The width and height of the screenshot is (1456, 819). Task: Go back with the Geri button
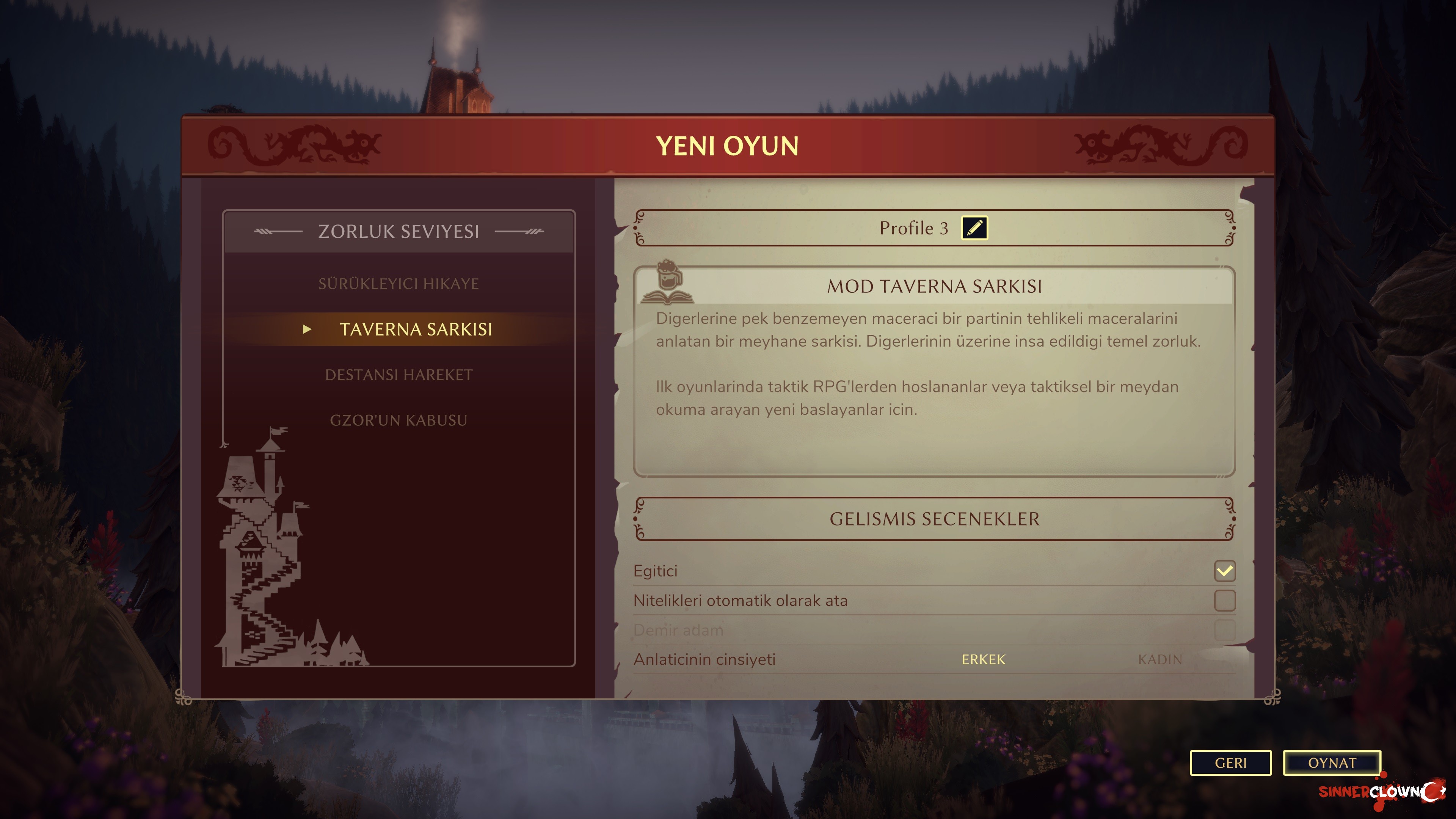tap(1230, 763)
